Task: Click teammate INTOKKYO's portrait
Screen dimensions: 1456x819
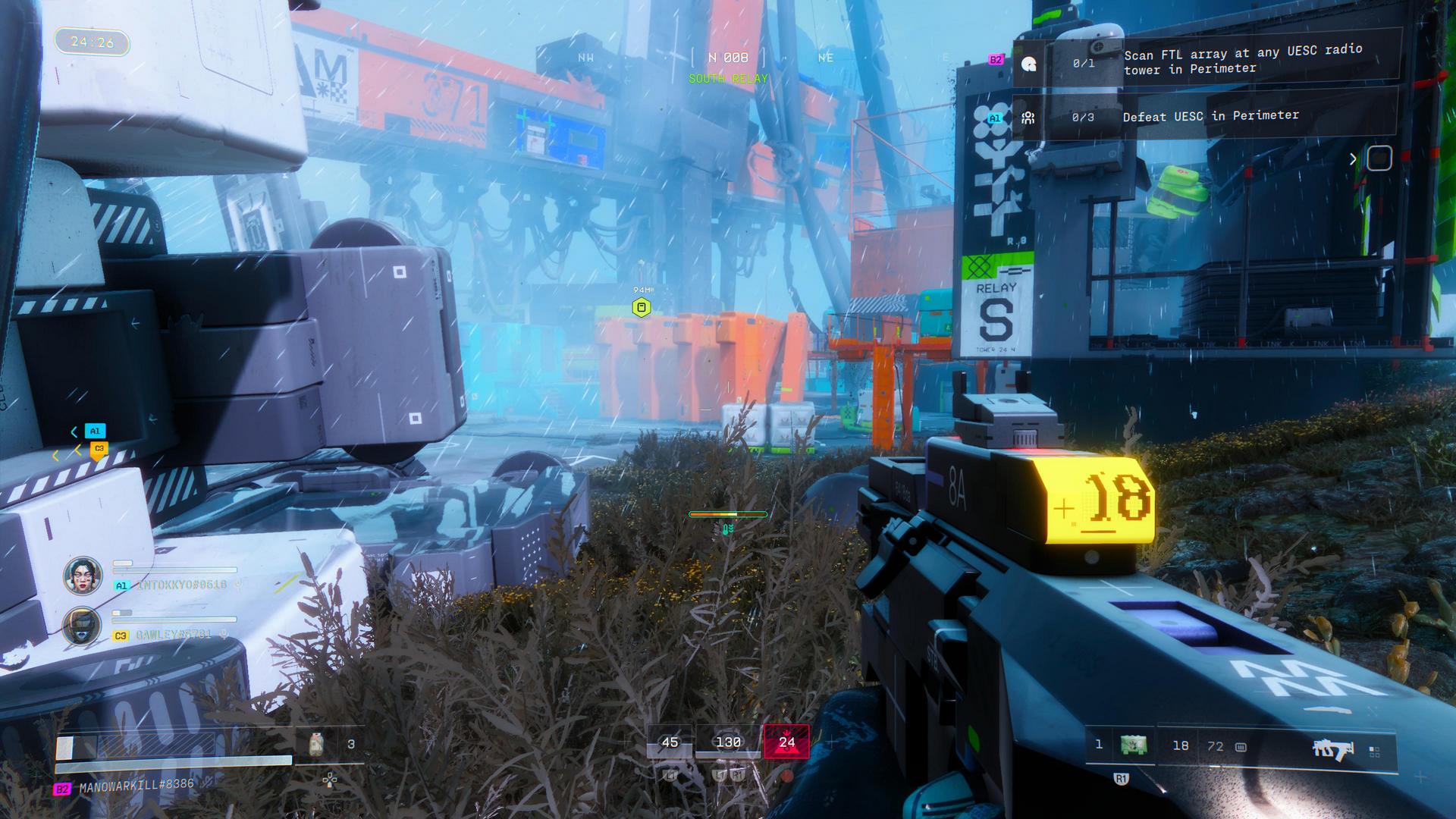Action: (x=83, y=576)
